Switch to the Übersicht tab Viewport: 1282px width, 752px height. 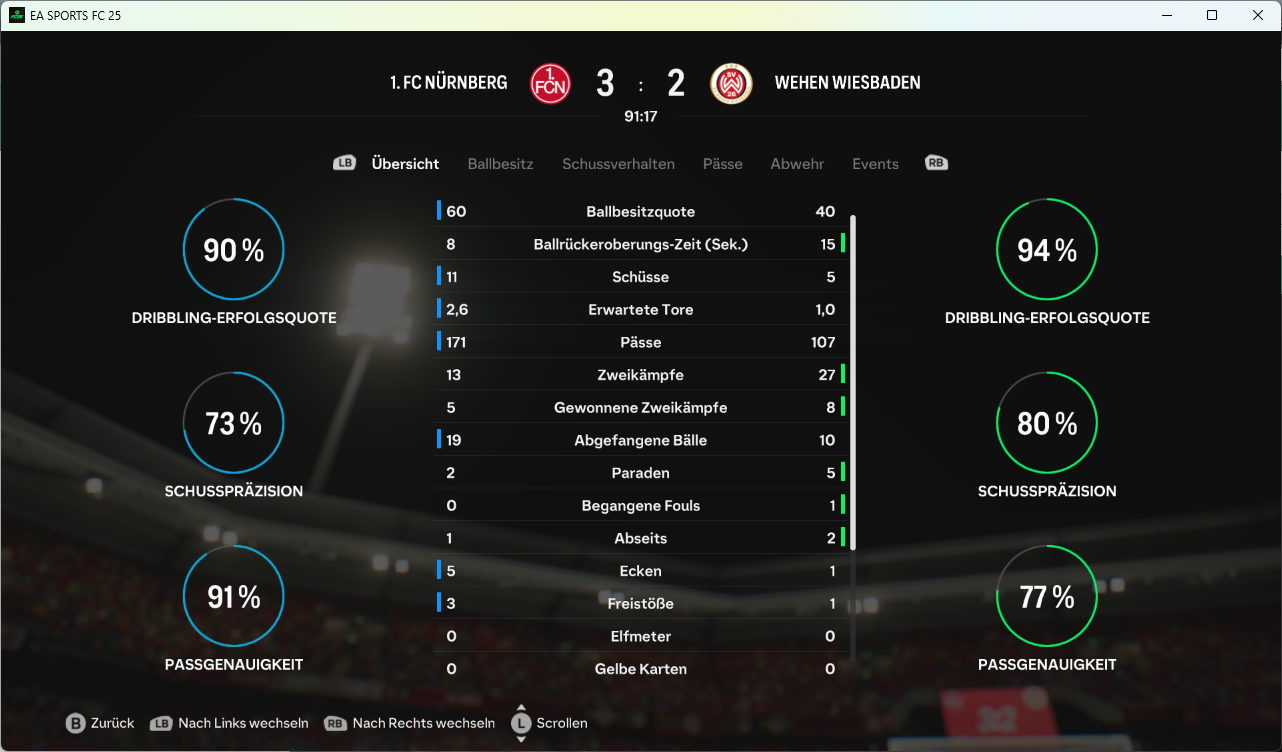pos(405,164)
